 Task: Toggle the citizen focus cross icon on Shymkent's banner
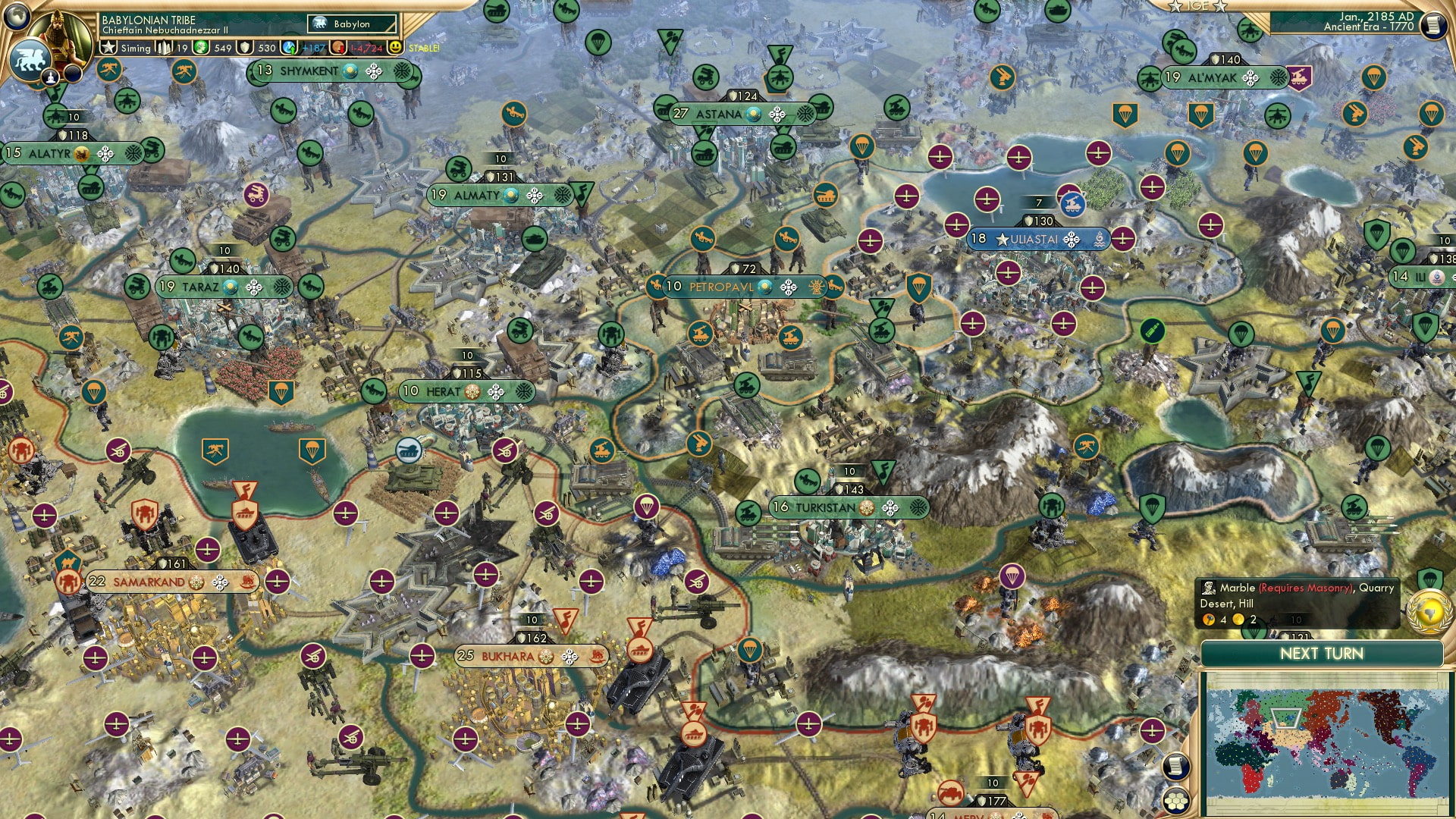coord(372,71)
